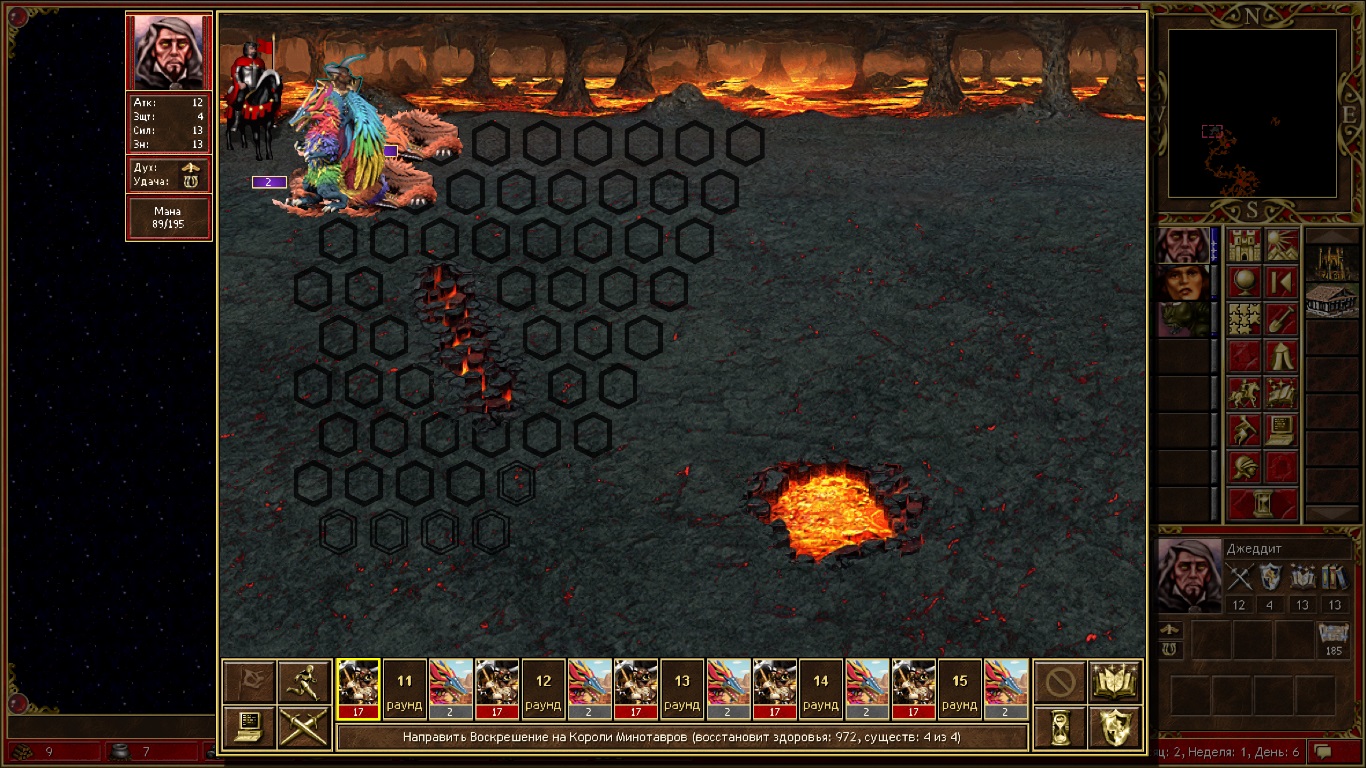The image size is (1366, 768).
Task: Open the spellbook to cast a spell
Action: point(1115,681)
